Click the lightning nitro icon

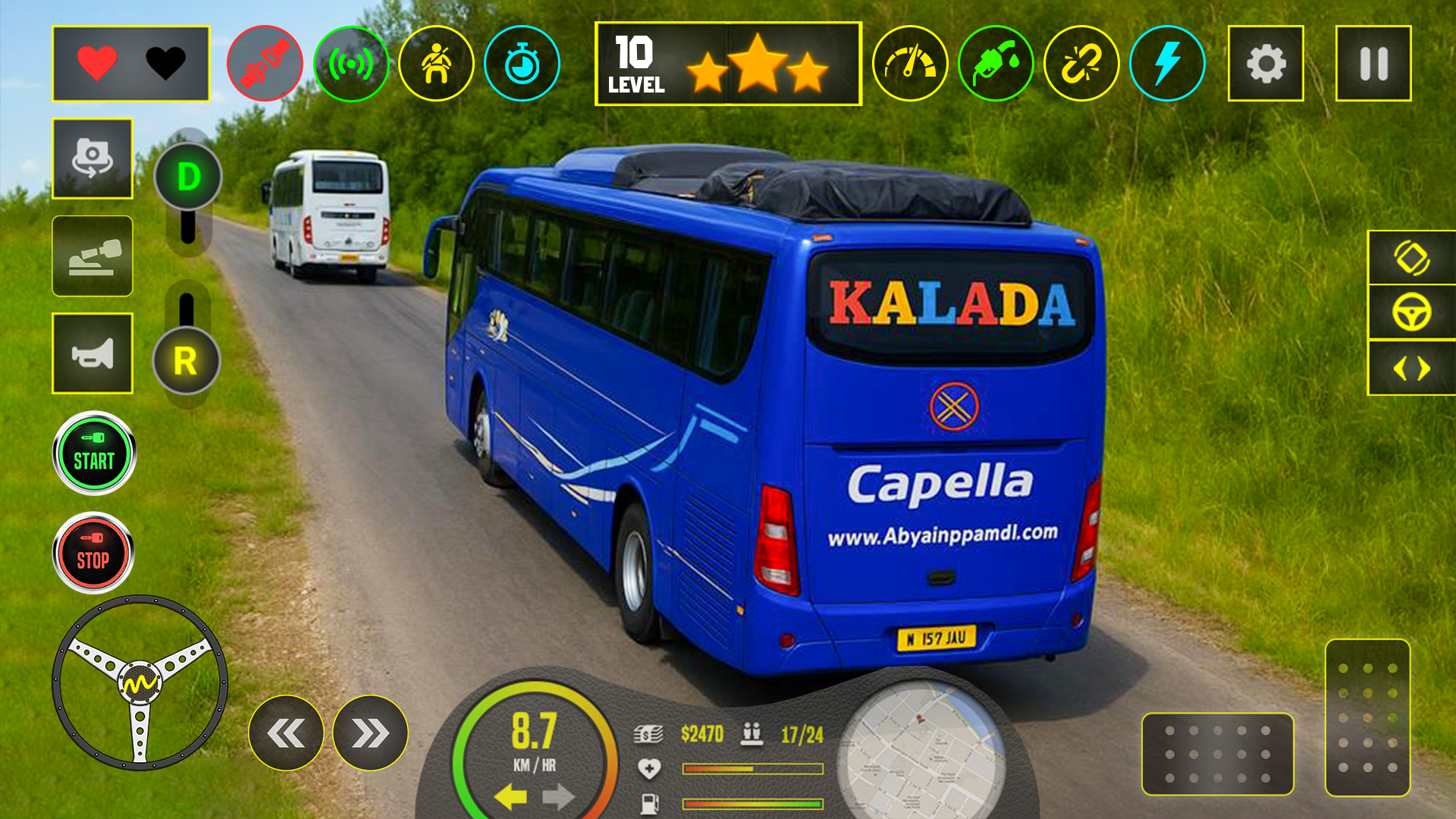(1168, 64)
